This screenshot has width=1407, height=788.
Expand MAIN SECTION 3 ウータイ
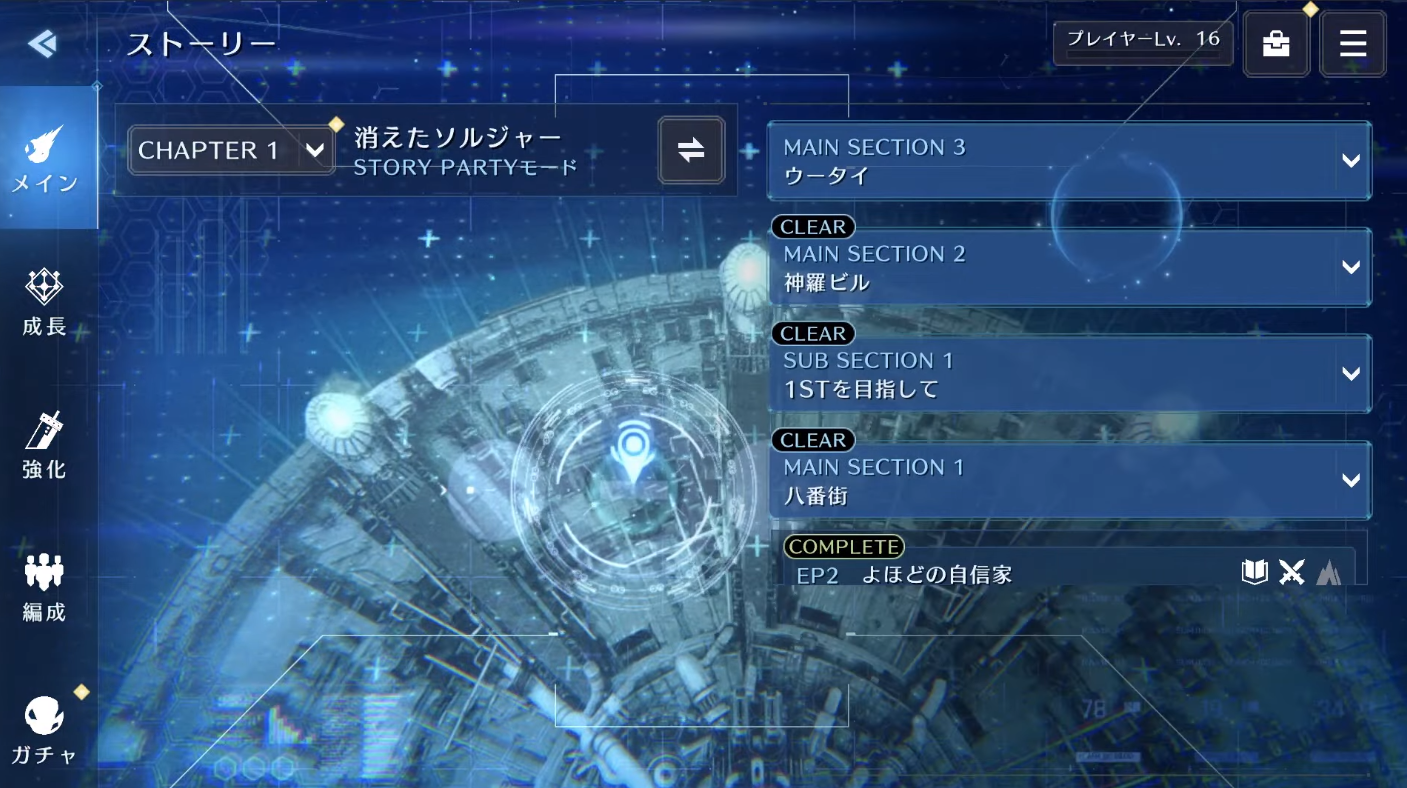point(1070,160)
